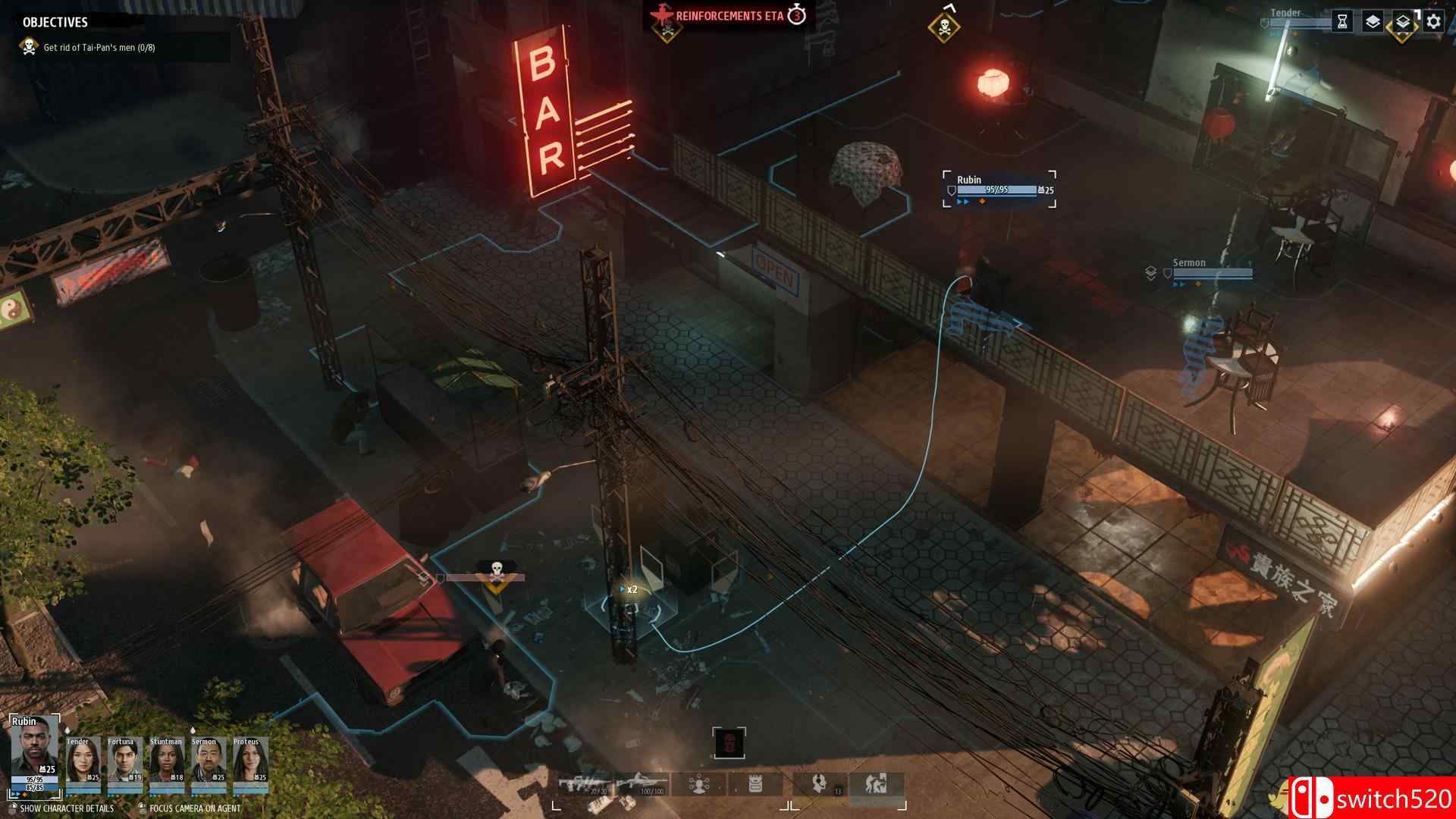Open the backpack inventory
Image resolution: width=1456 pixels, height=819 pixels.
(755, 784)
